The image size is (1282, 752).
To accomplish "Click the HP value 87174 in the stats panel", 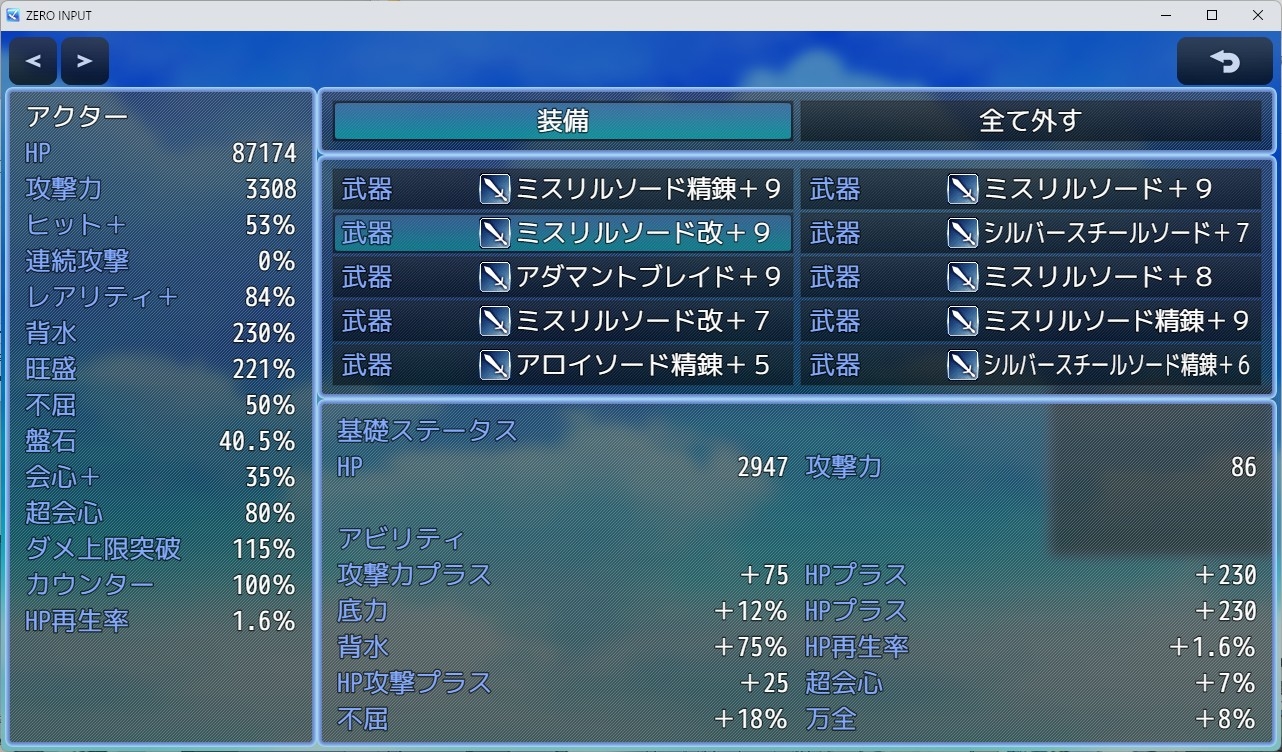I will (x=262, y=152).
